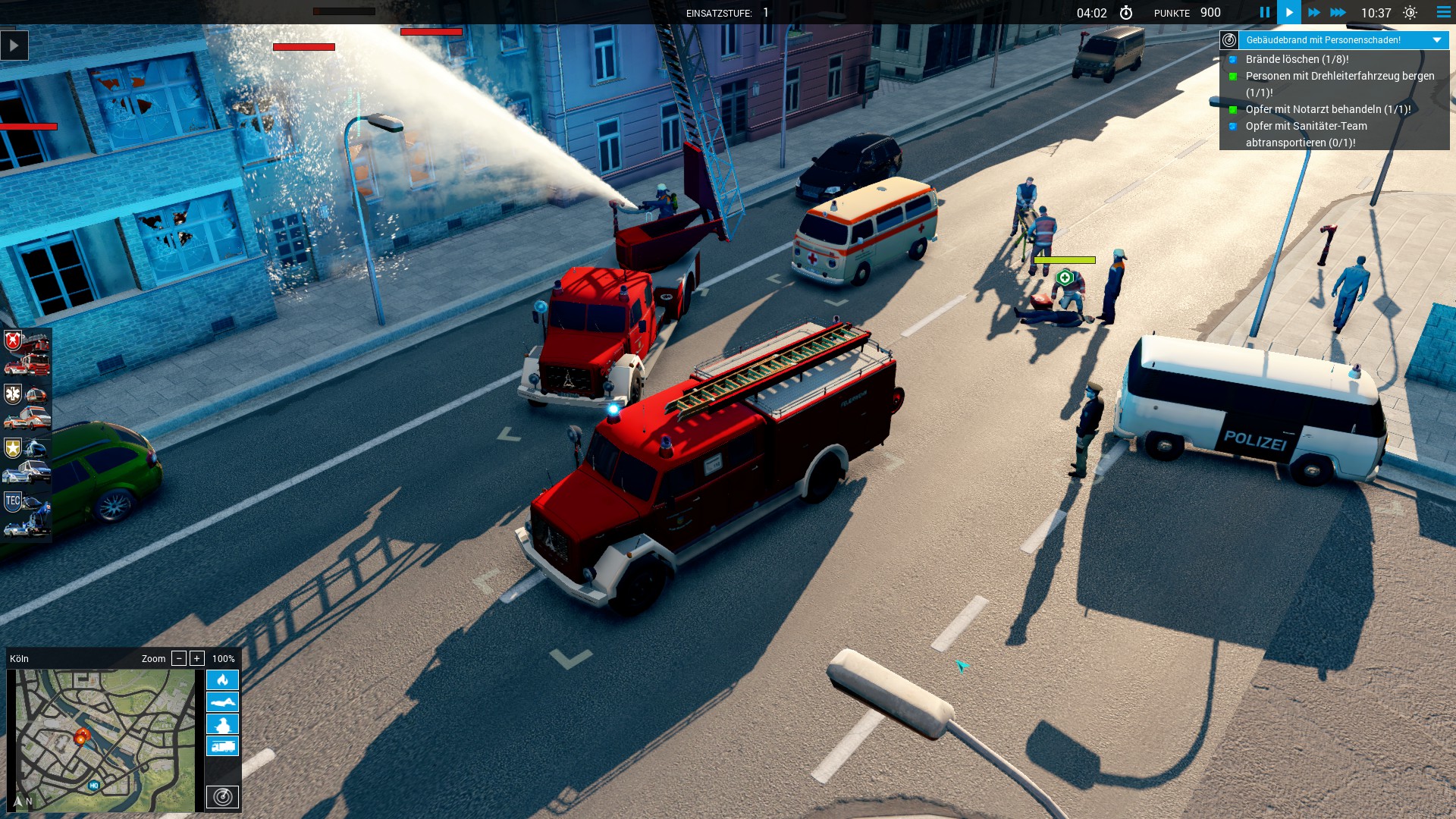Viewport: 1456px width, 819px height.
Task: Select the rescue service ambulance category
Action: click(14, 394)
